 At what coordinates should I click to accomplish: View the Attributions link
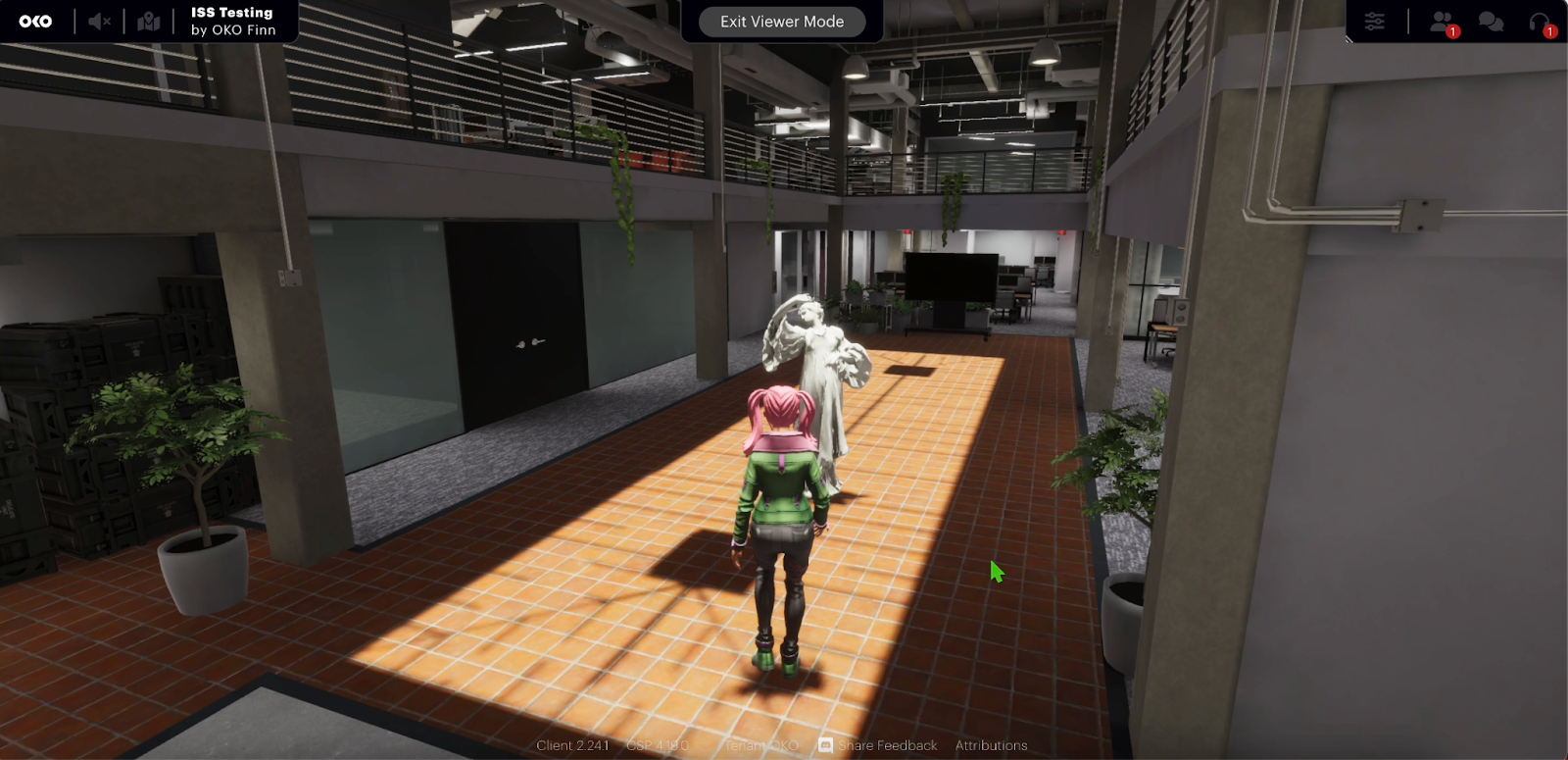pyautogui.click(x=991, y=745)
